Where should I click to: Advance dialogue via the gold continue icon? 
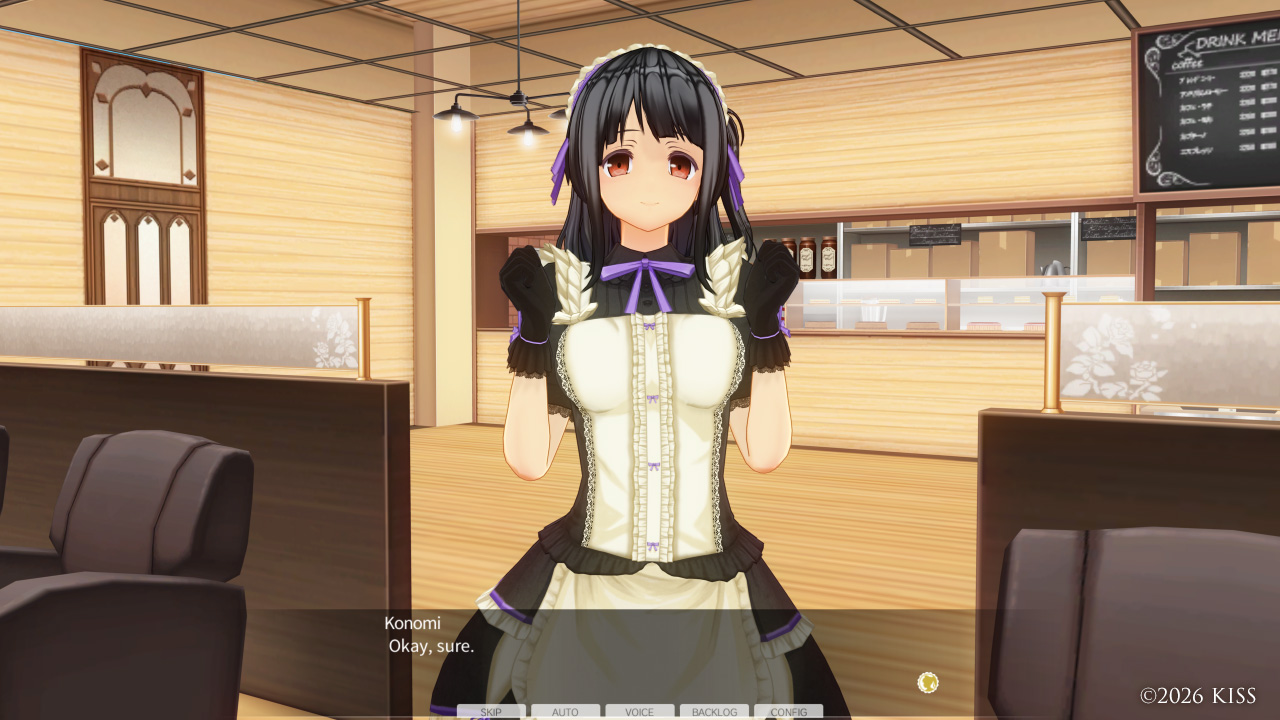coord(928,683)
